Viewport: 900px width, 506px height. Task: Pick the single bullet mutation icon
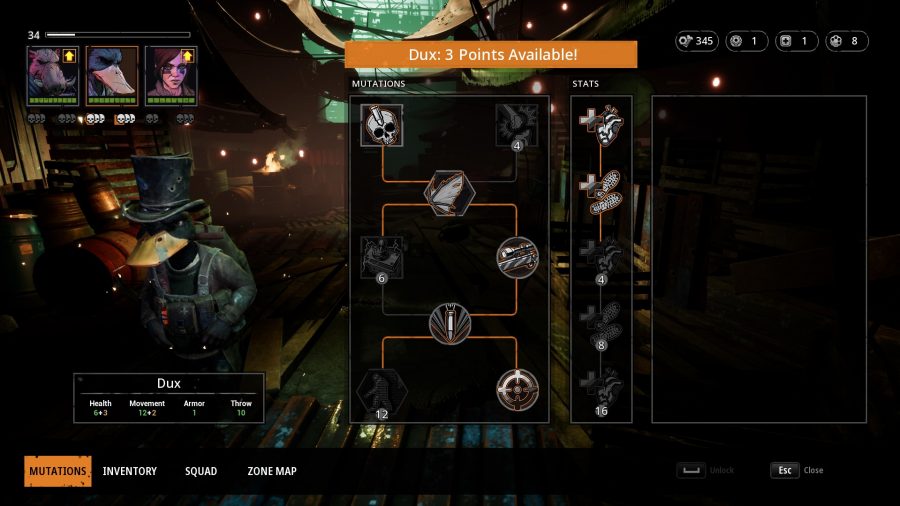click(x=449, y=324)
